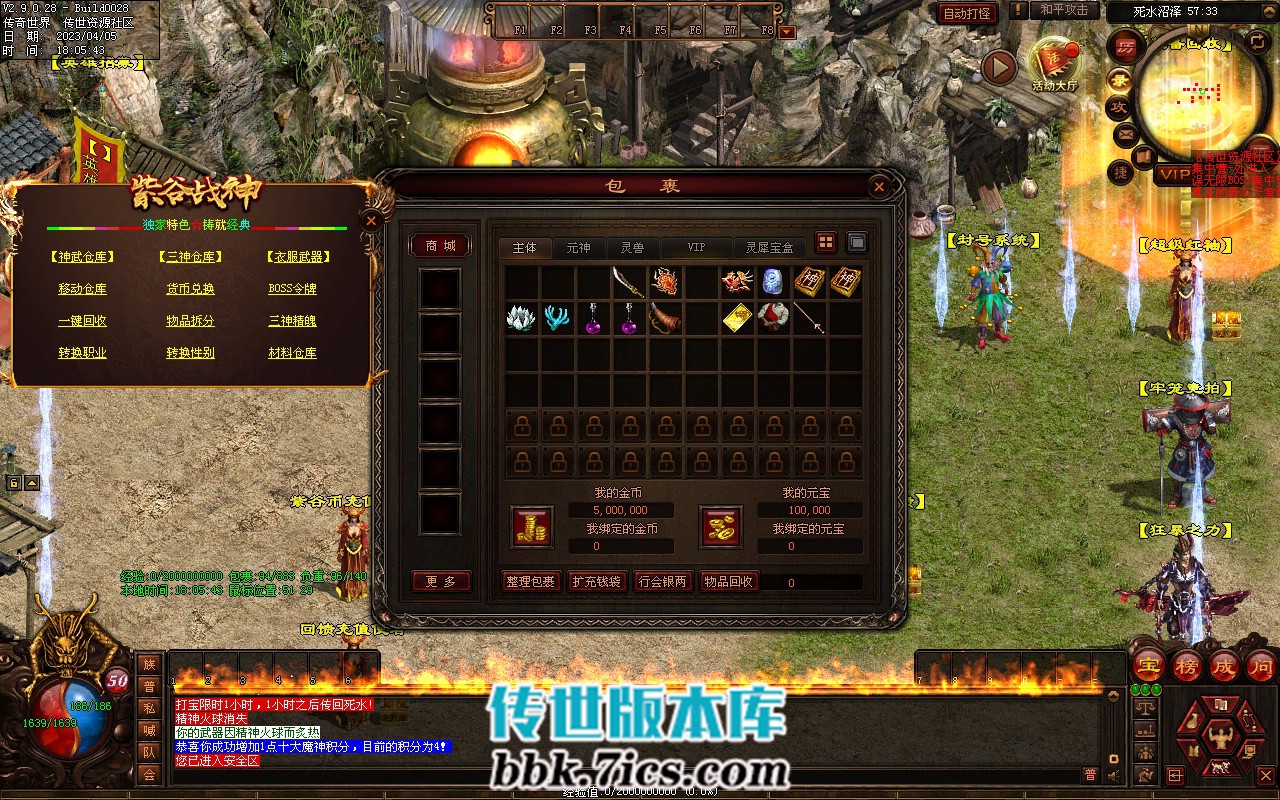The image size is (1280, 800).
Task: Switch to the 灵兽 bag tab
Action: (x=632, y=247)
